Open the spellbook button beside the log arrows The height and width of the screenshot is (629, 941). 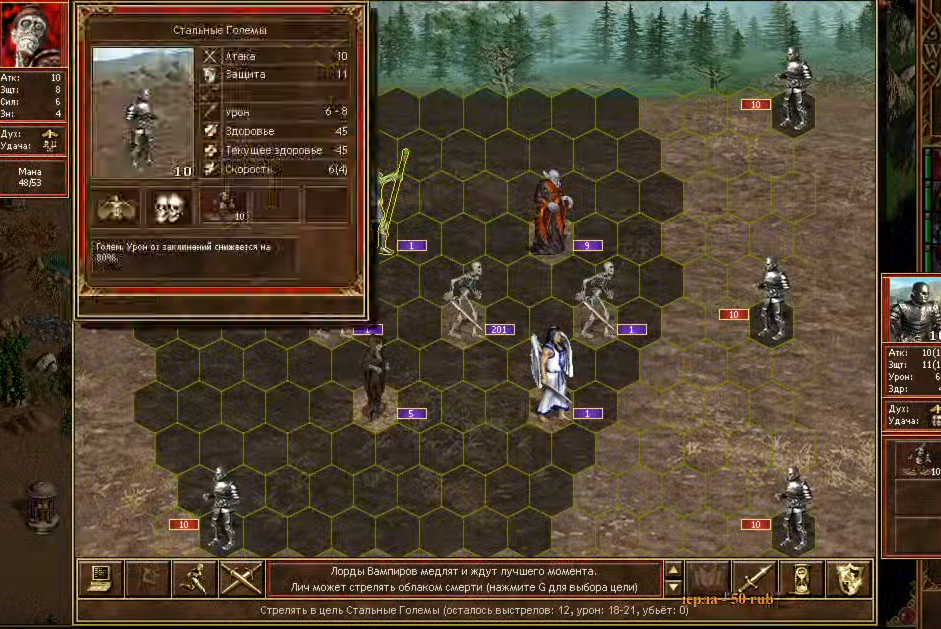coord(706,578)
